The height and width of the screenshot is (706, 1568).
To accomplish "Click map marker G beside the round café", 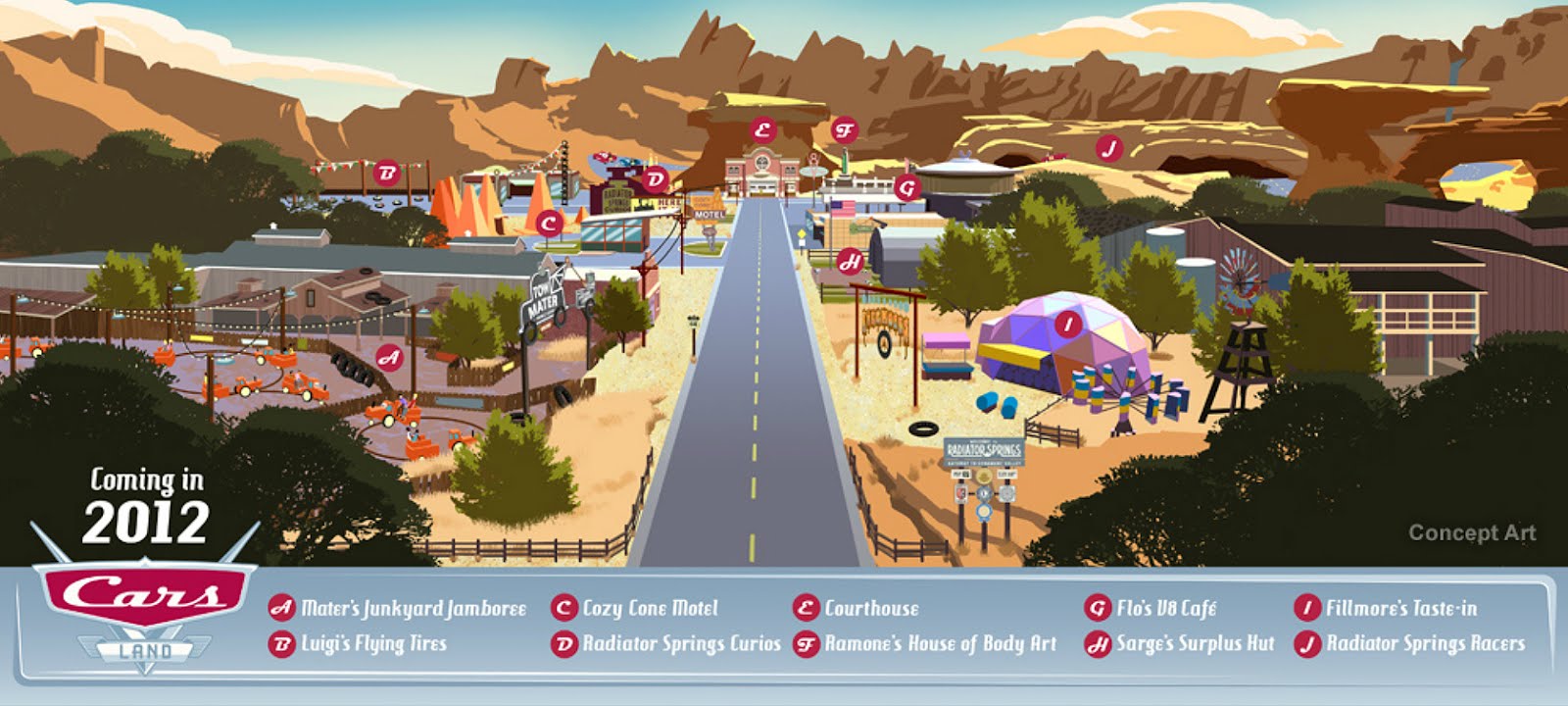I will click(907, 186).
